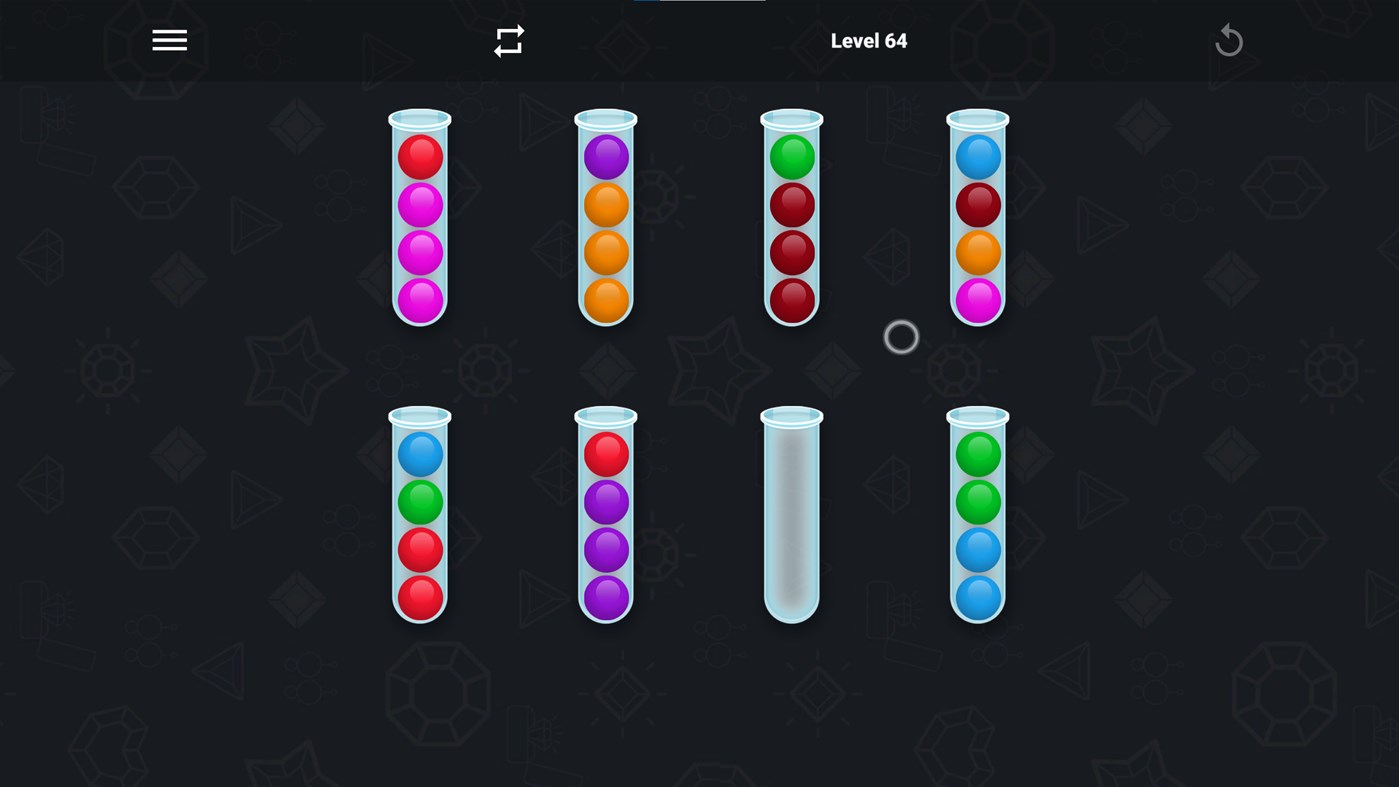The image size is (1399, 787).
Task: Click the Level 64 title
Action: [868, 39]
